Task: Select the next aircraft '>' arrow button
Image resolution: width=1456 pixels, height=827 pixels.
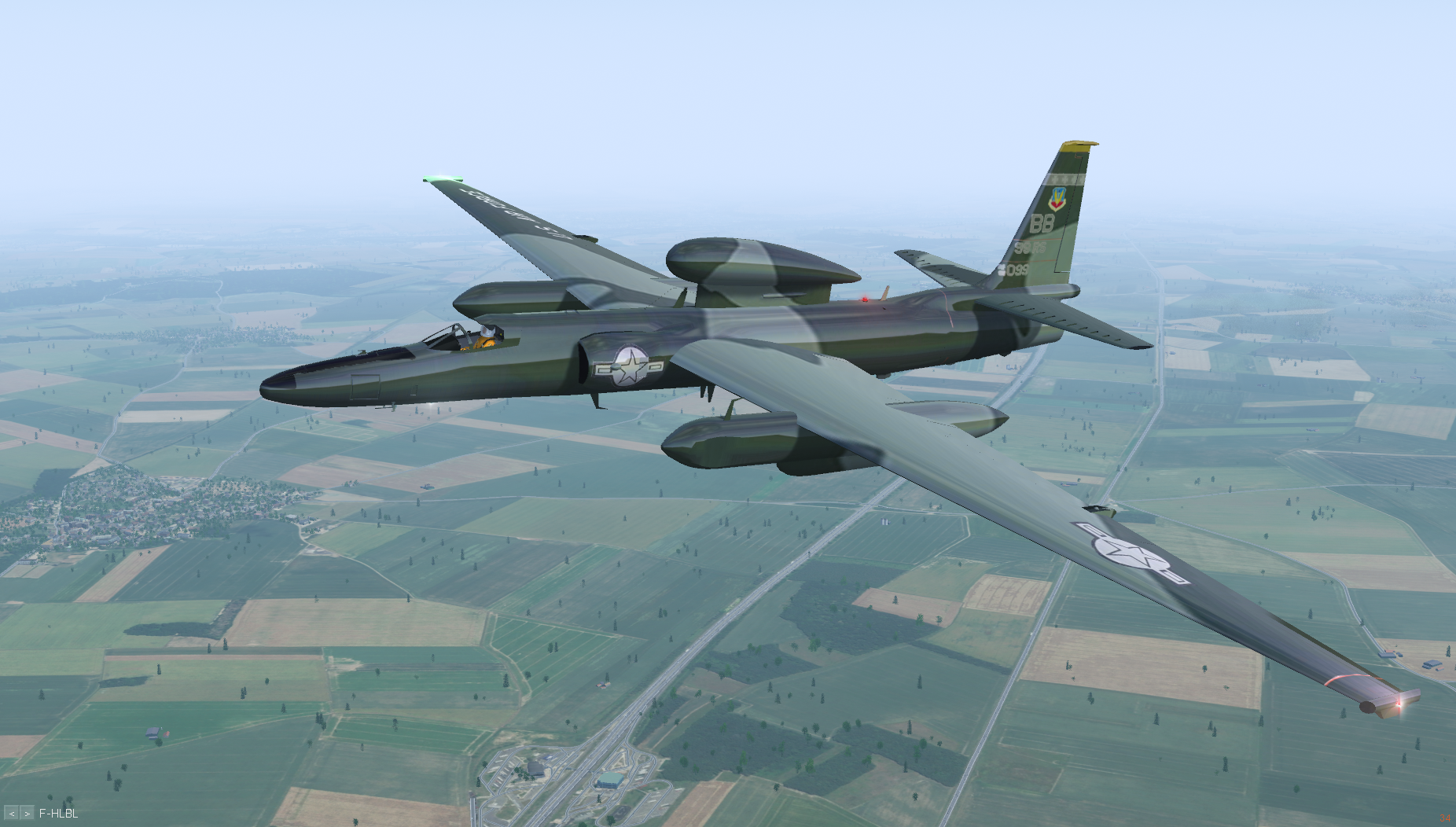Action: [x=27, y=814]
